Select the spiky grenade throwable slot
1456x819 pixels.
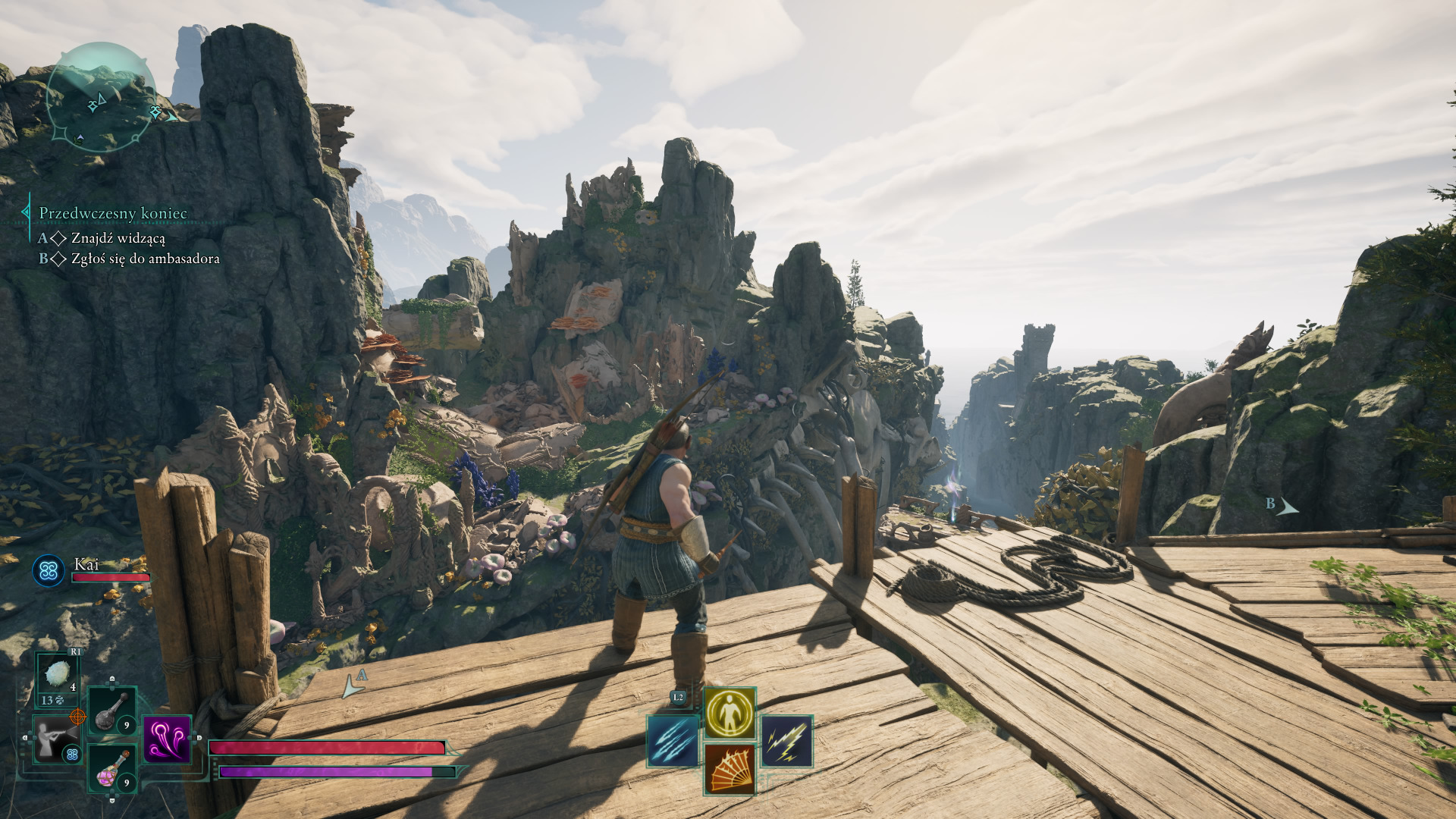pos(58,674)
